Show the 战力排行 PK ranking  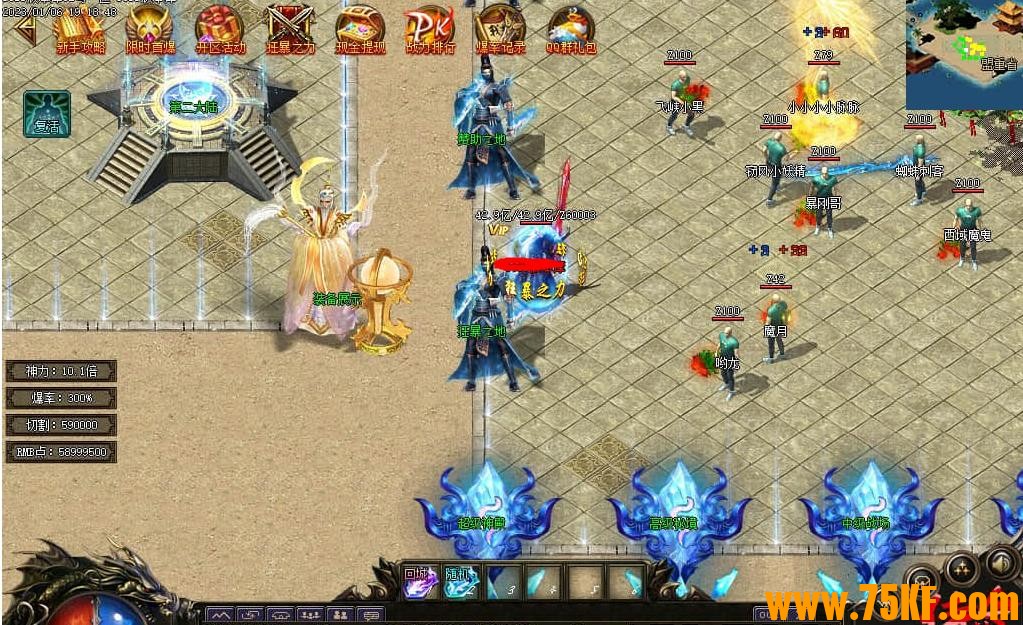click(x=430, y=30)
